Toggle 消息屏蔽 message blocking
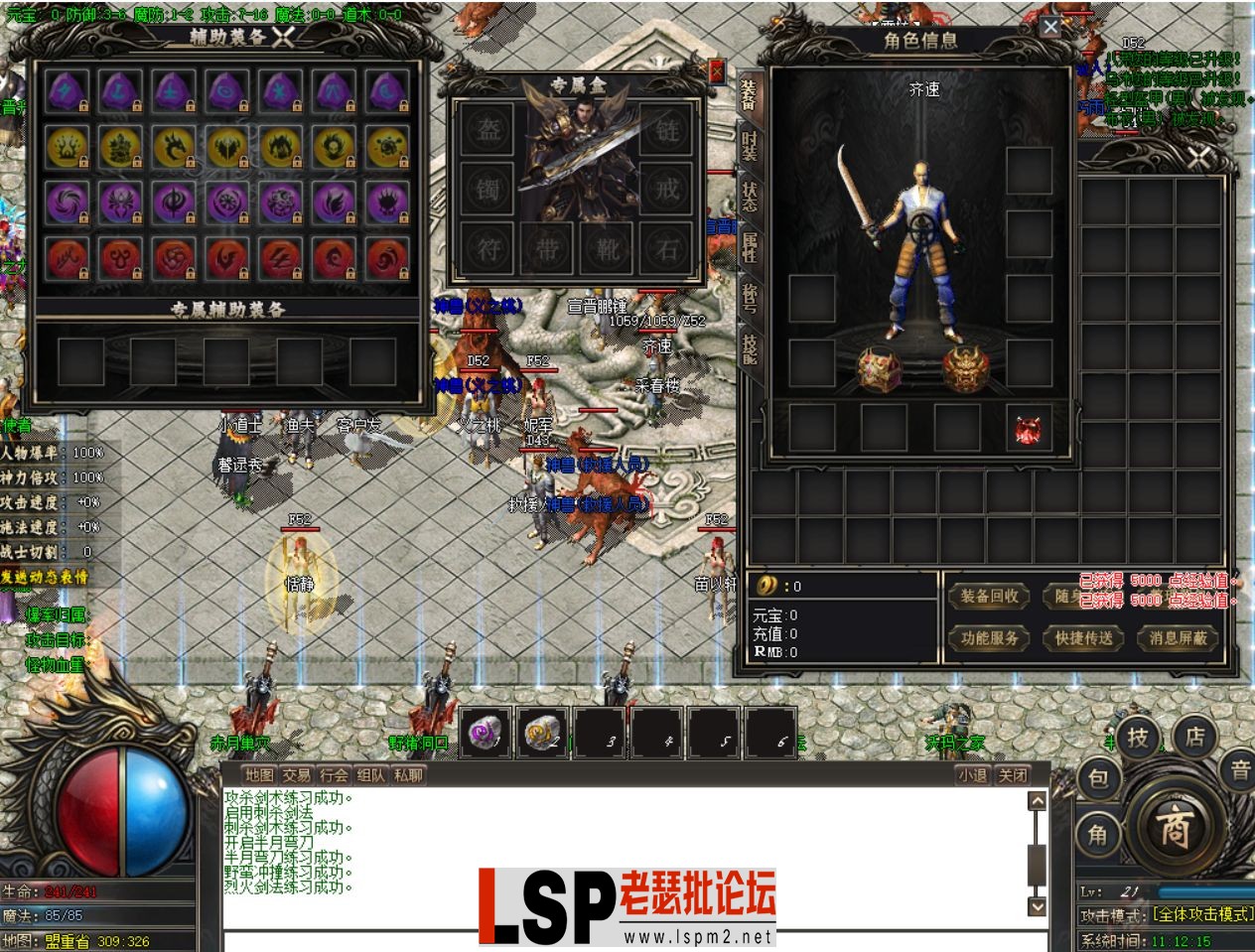1255x952 pixels. [1177, 638]
